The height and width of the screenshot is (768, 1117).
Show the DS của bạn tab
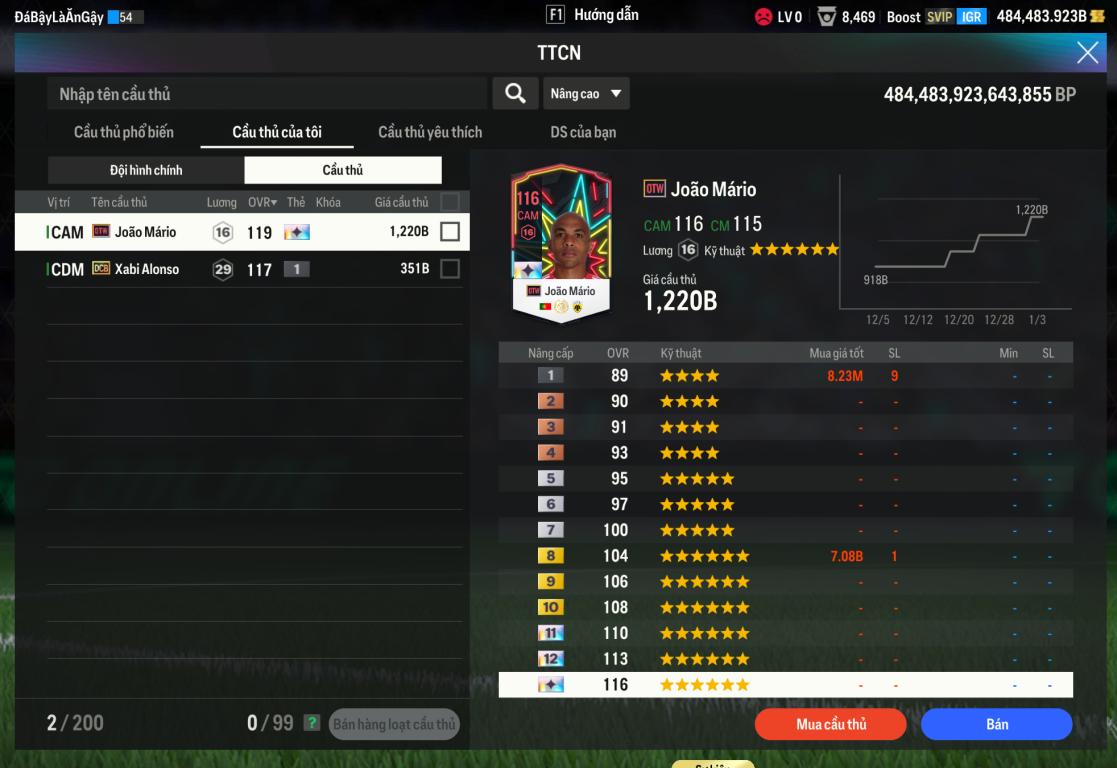583,132
